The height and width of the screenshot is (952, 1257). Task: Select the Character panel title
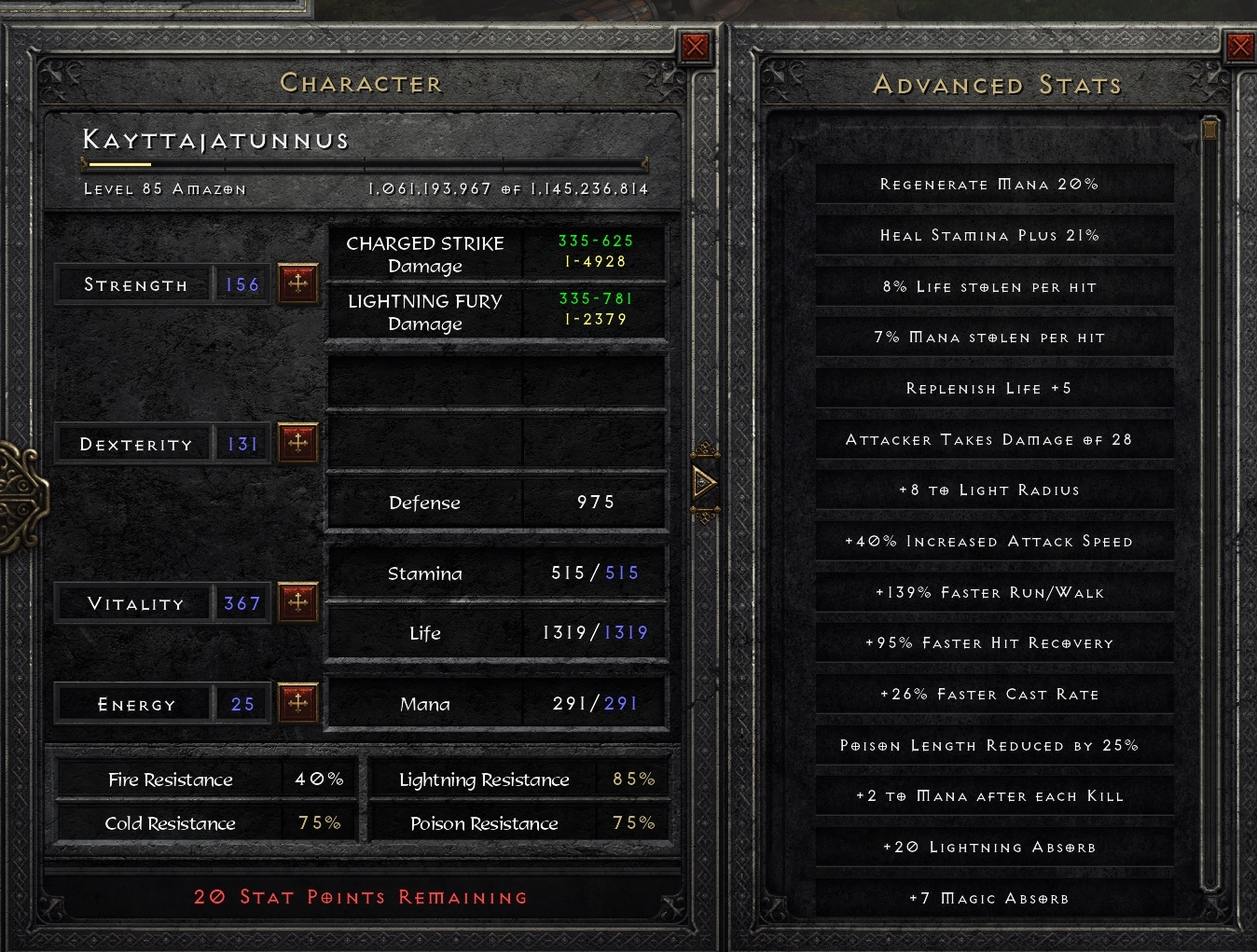click(362, 83)
